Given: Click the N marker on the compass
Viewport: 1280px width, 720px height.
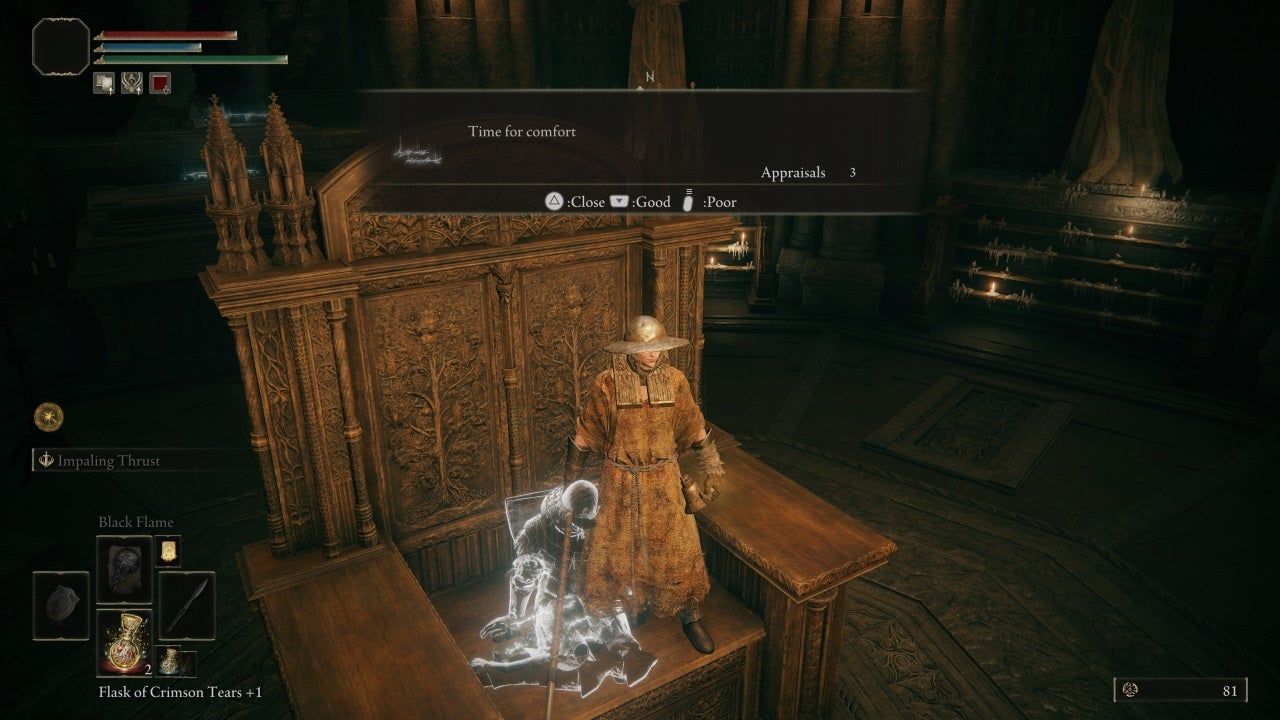Looking at the screenshot, I should click(x=651, y=75).
